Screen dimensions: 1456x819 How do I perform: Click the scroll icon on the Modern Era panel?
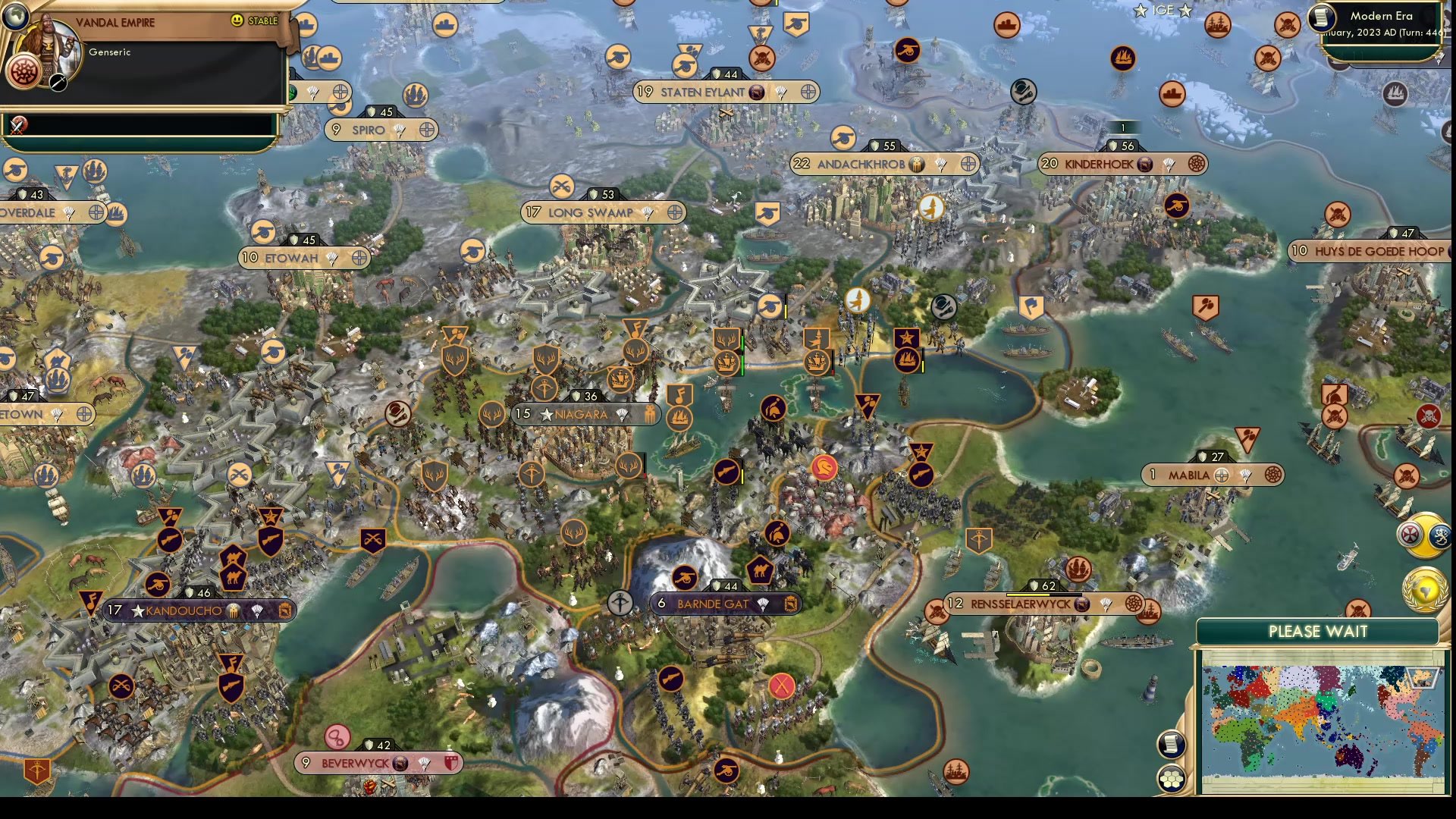point(1323,17)
